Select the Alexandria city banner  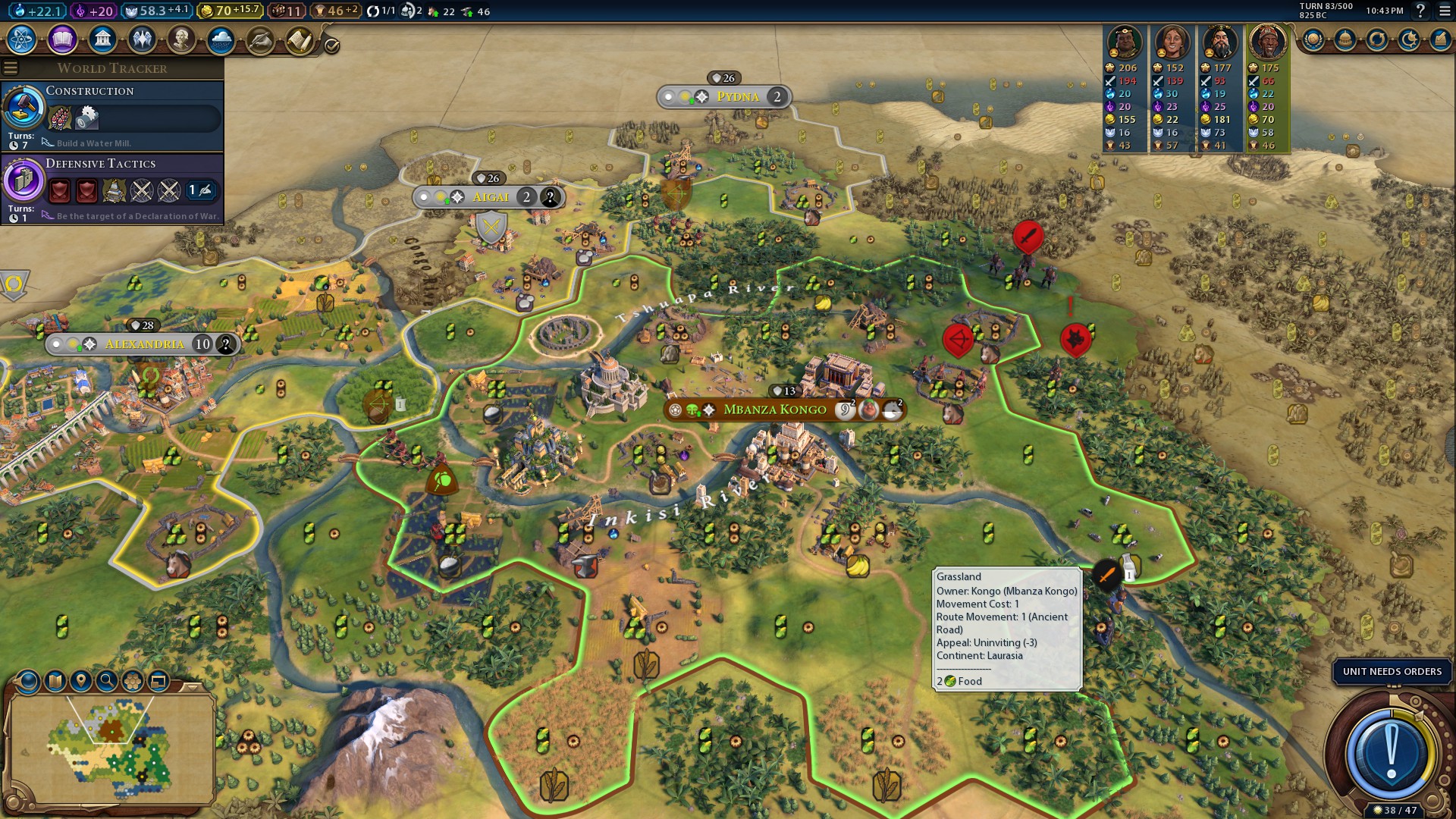click(144, 344)
